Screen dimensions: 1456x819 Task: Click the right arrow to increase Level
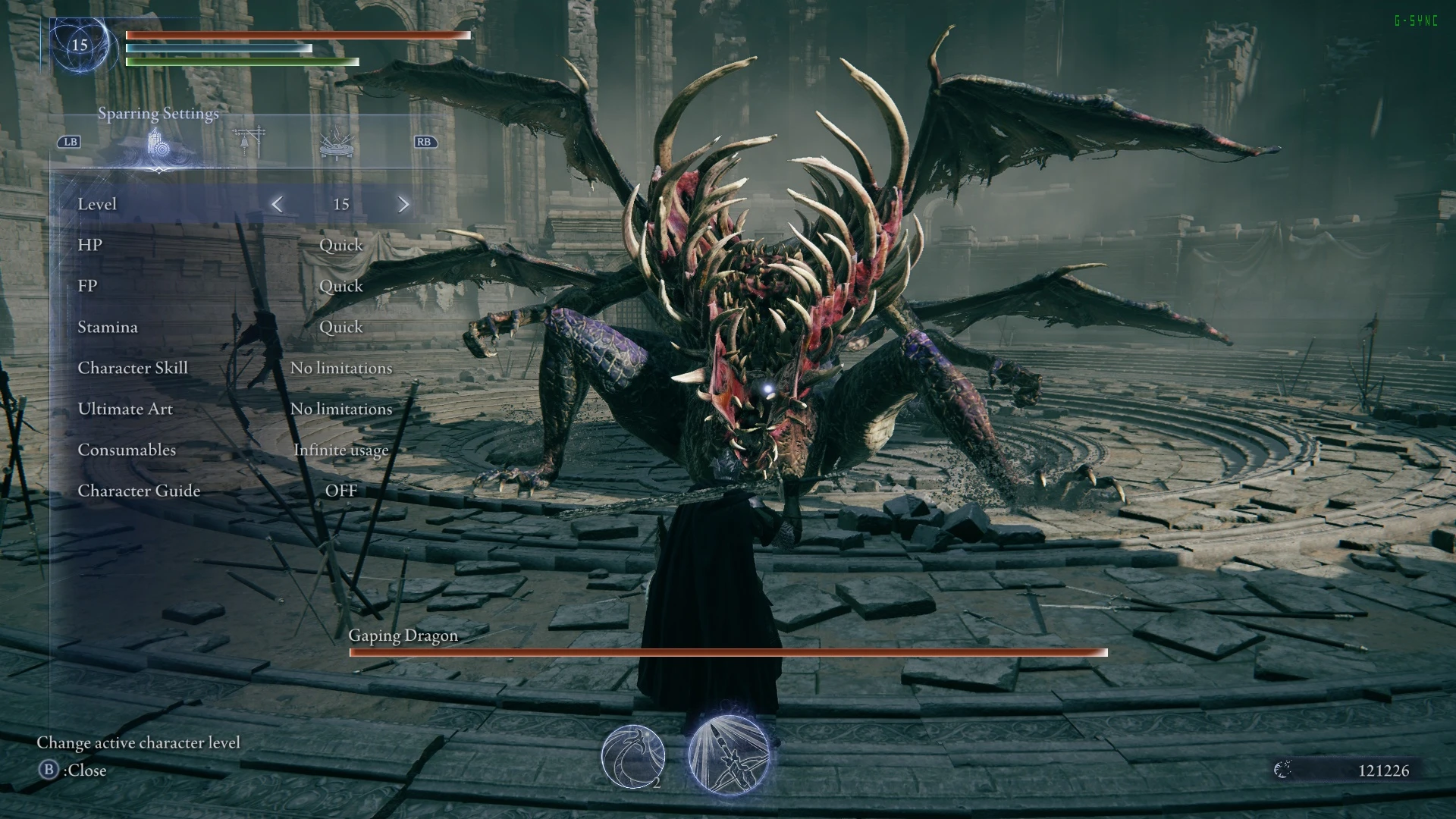coord(403,204)
